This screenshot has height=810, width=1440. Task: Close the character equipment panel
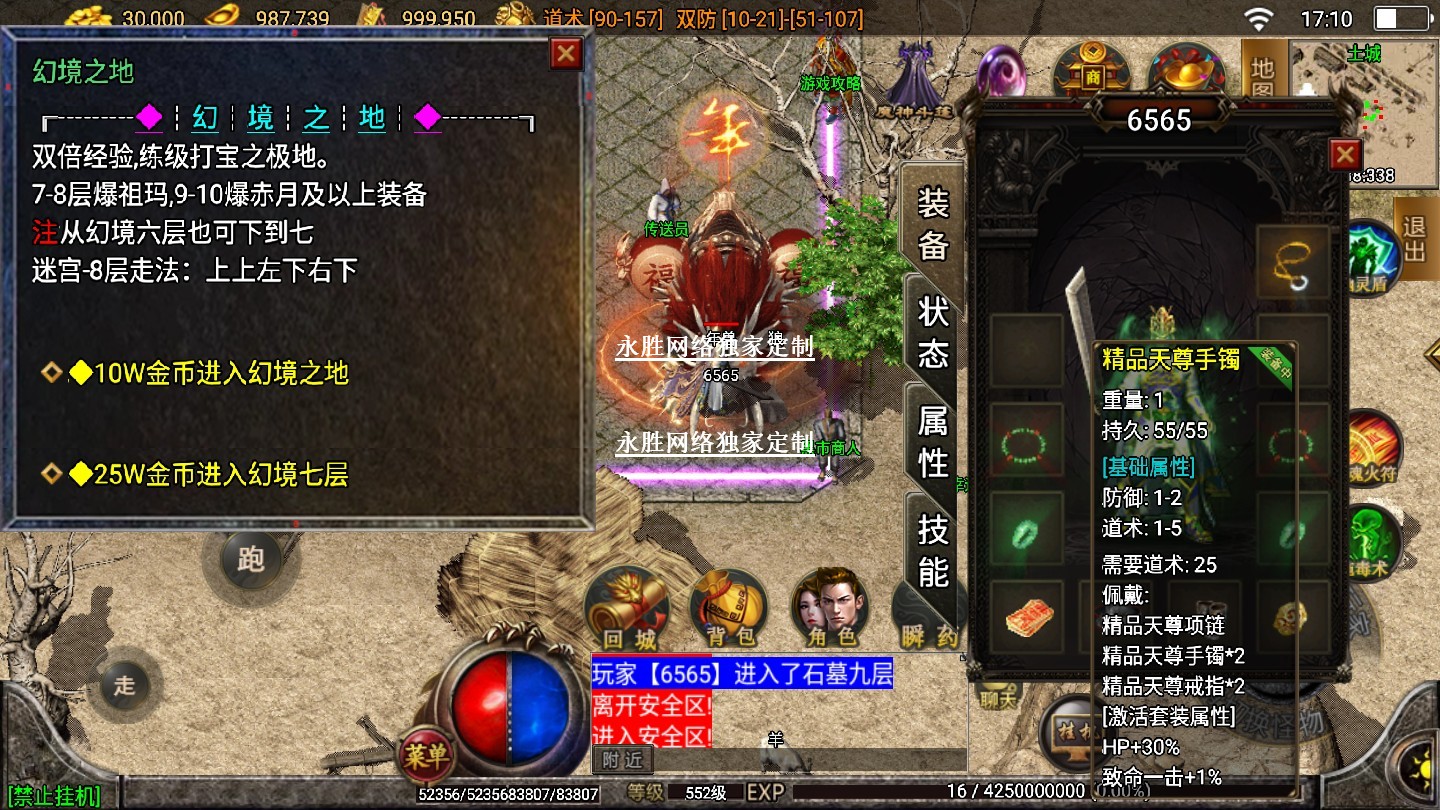click(1345, 155)
